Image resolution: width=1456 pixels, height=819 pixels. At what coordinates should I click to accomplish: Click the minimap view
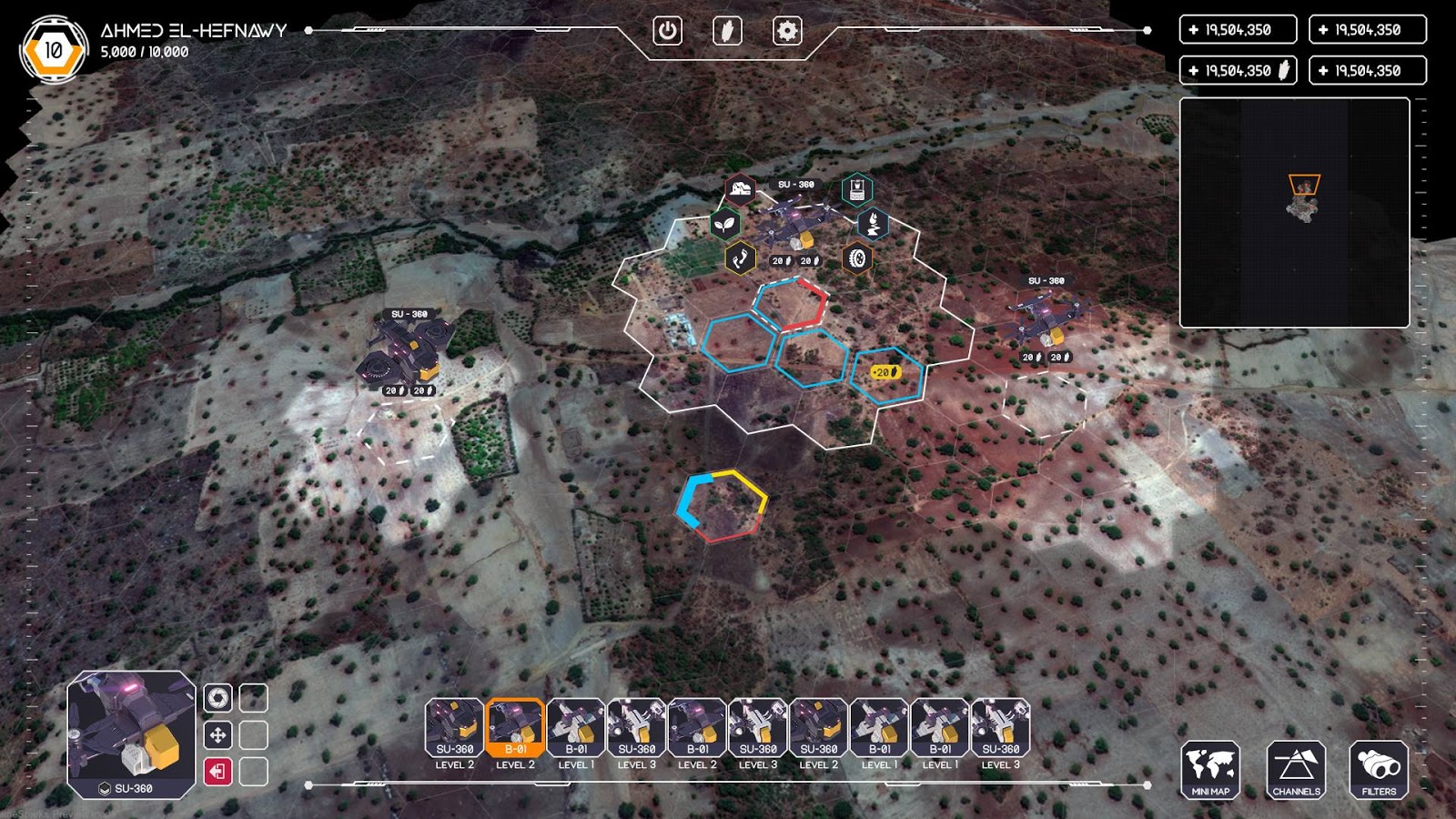click(x=1294, y=213)
